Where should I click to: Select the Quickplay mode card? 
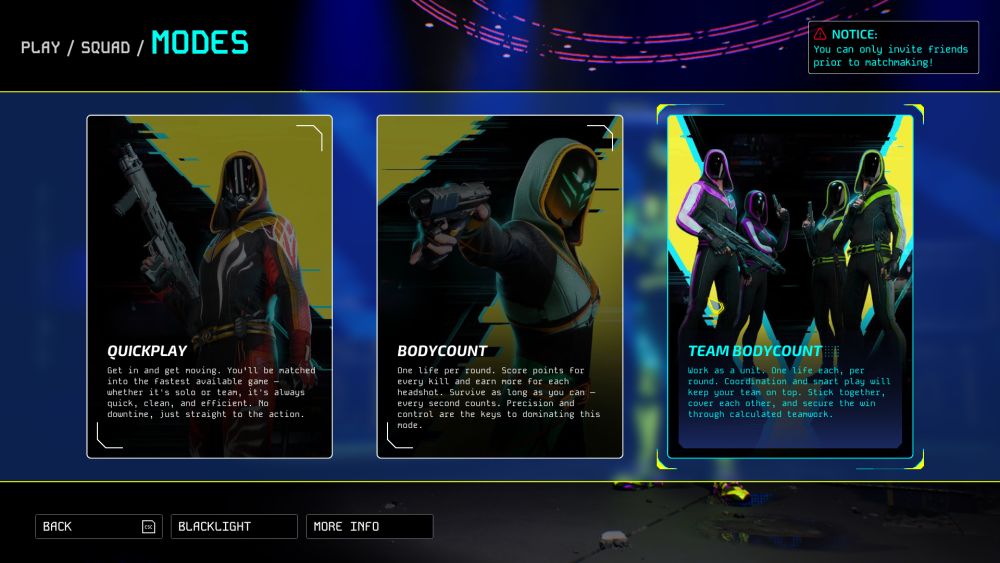[x=209, y=286]
